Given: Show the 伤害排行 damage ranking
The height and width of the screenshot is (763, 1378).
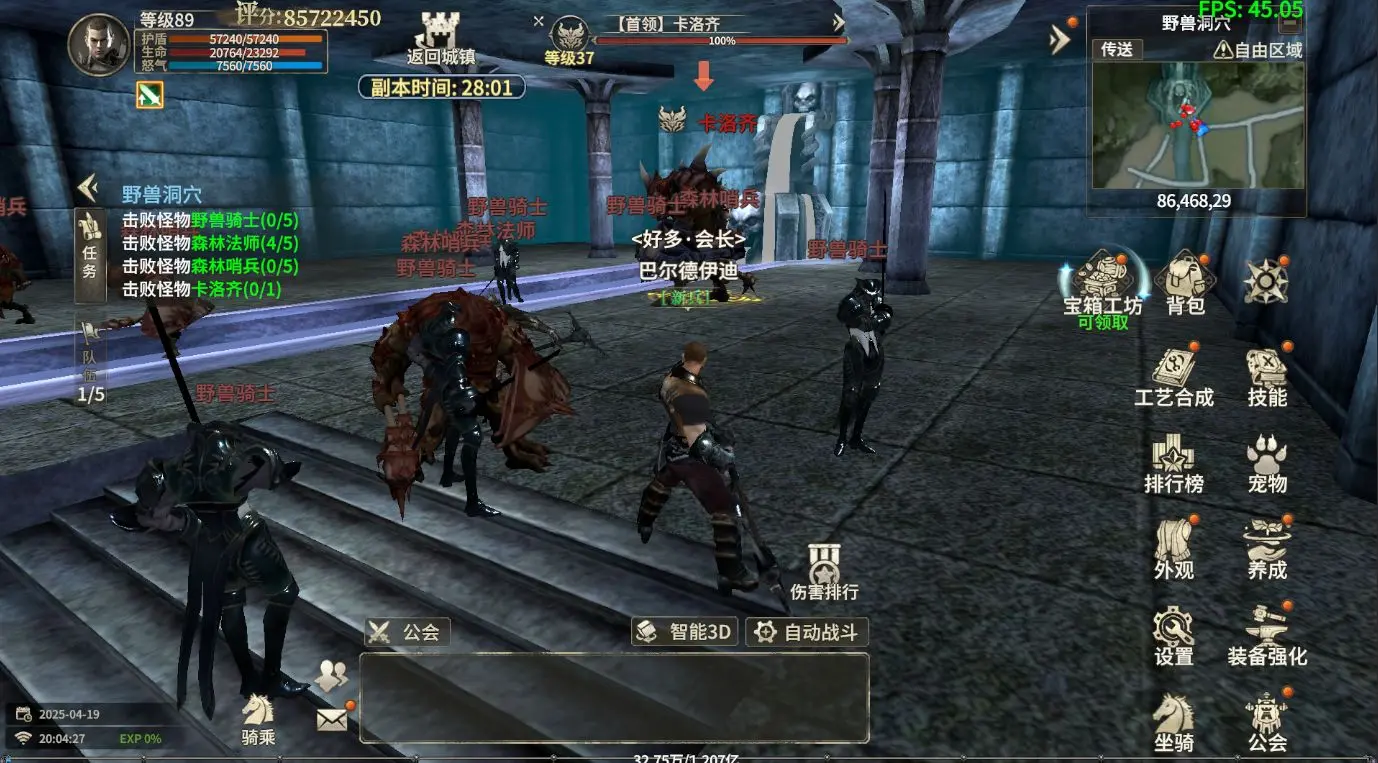Looking at the screenshot, I should click(824, 573).
